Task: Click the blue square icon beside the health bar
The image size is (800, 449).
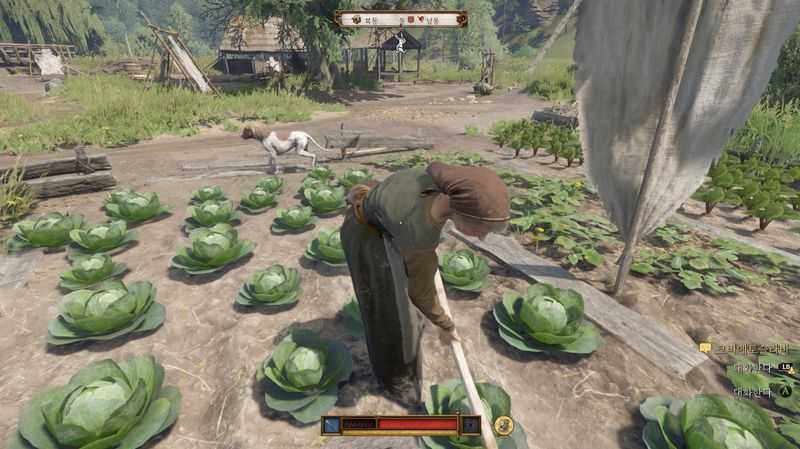Action: coord(332,425)
